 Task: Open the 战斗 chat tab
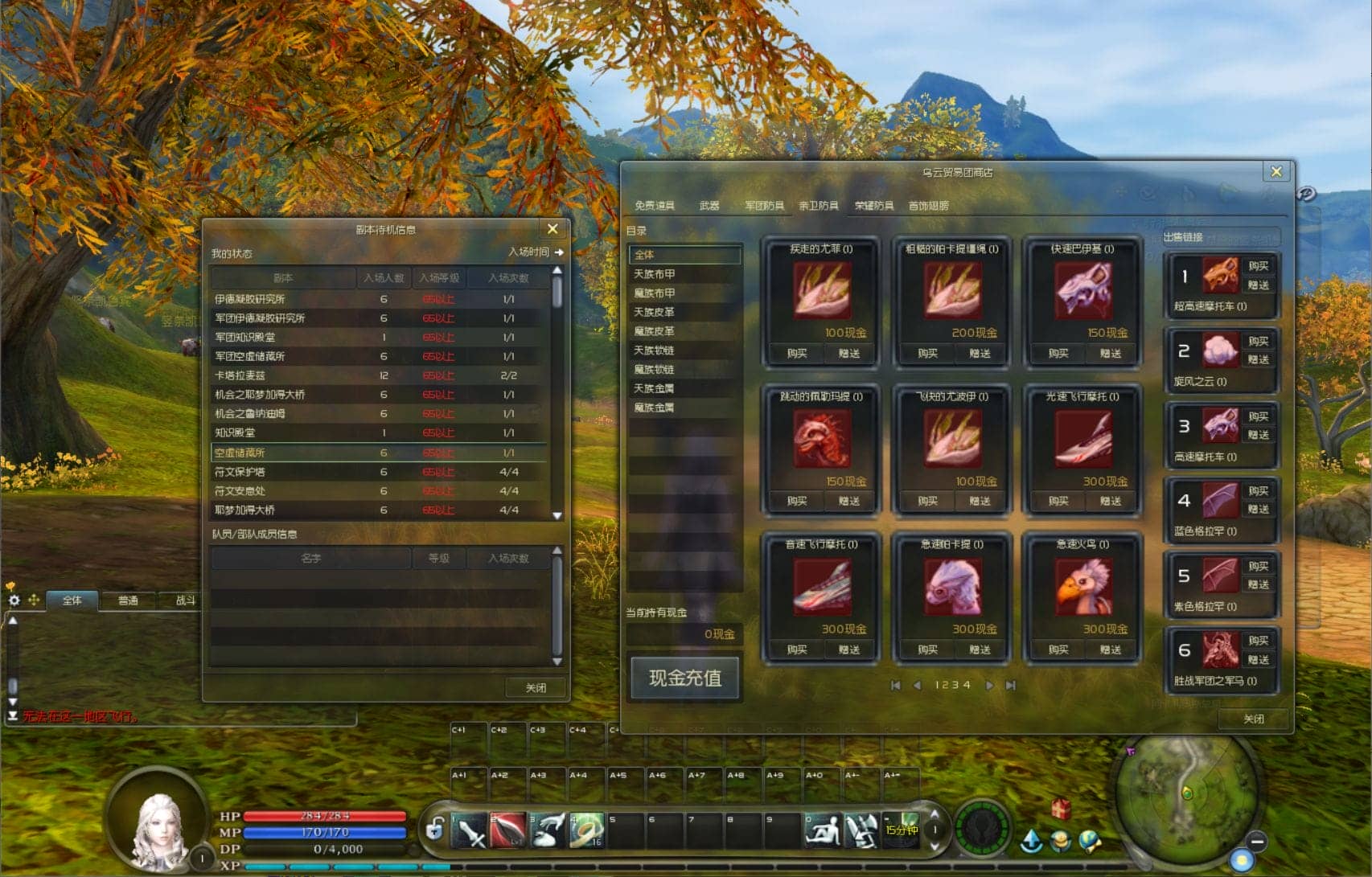185,600
